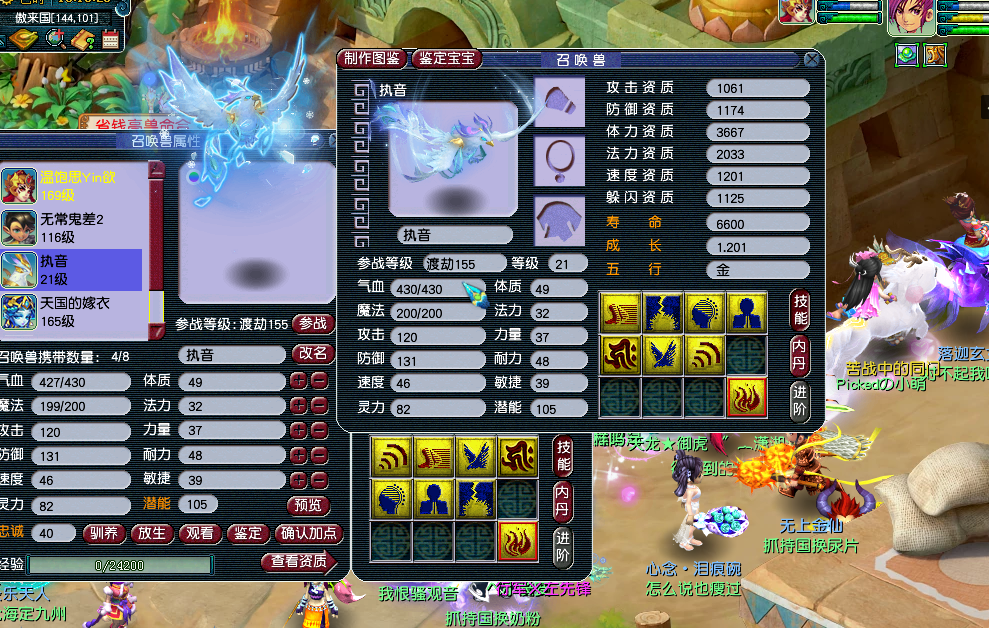Choose the 驯养 tame button
The height and width of the screenshot is (628, 989).
click(105, 534)
